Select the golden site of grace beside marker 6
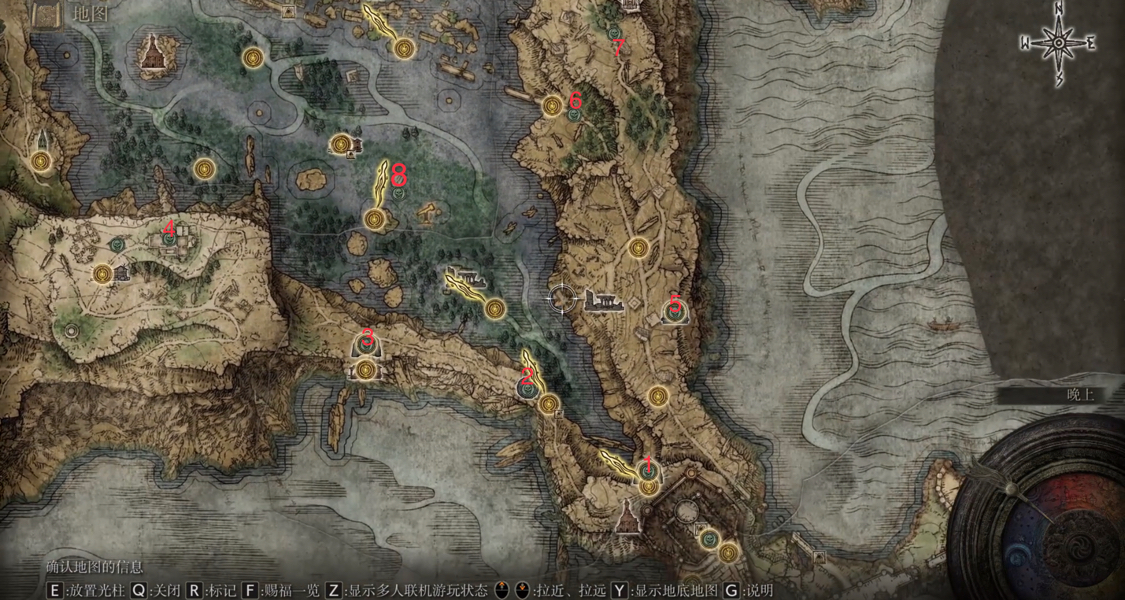This screenshot has width=1125, height=600. pyautogui.click(x=551, y=104)
